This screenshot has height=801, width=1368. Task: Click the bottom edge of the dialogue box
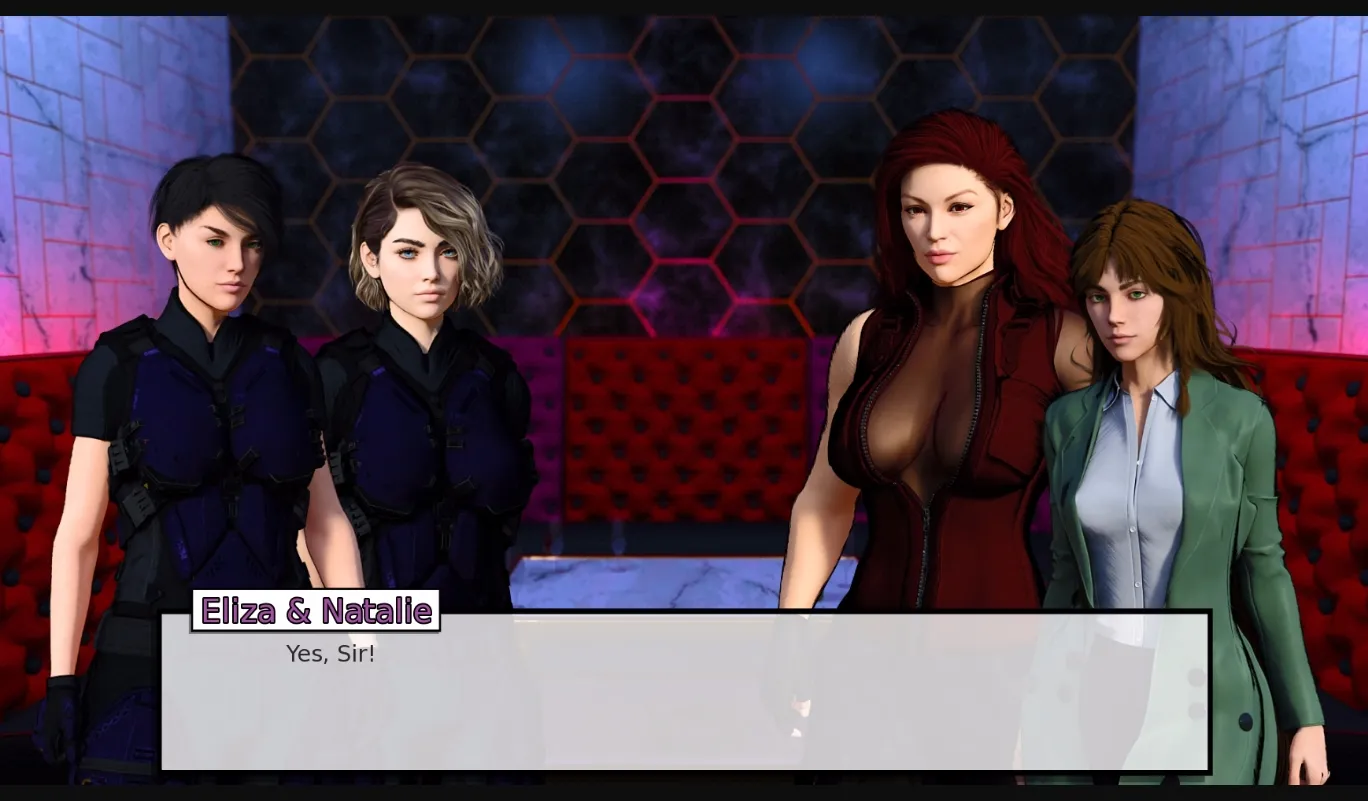pos(685,770)
